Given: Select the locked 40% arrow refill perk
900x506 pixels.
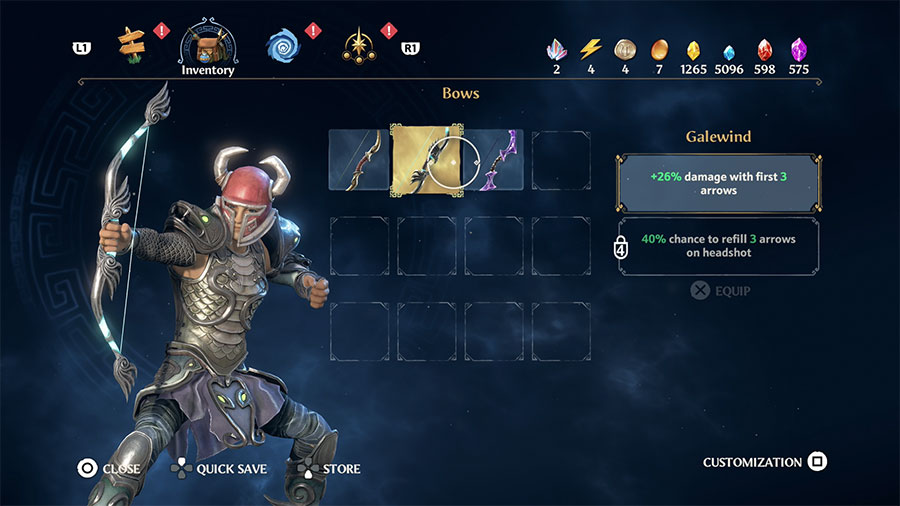Looking at the screenshot, I should click(x=719, y=246).
